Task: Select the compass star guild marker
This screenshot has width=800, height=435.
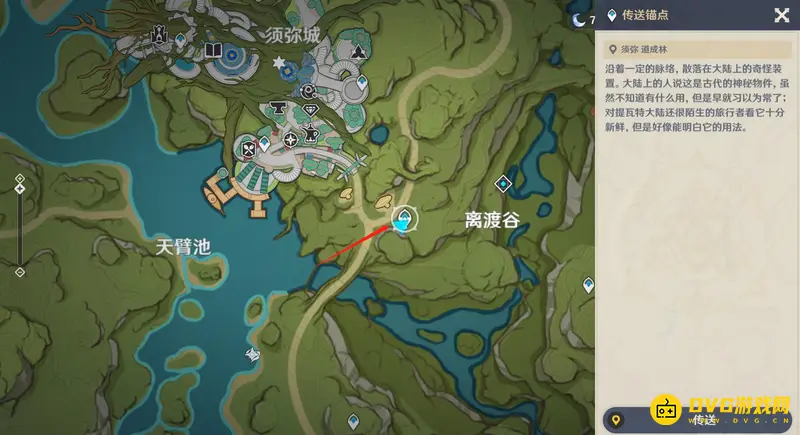Action: 292,139
